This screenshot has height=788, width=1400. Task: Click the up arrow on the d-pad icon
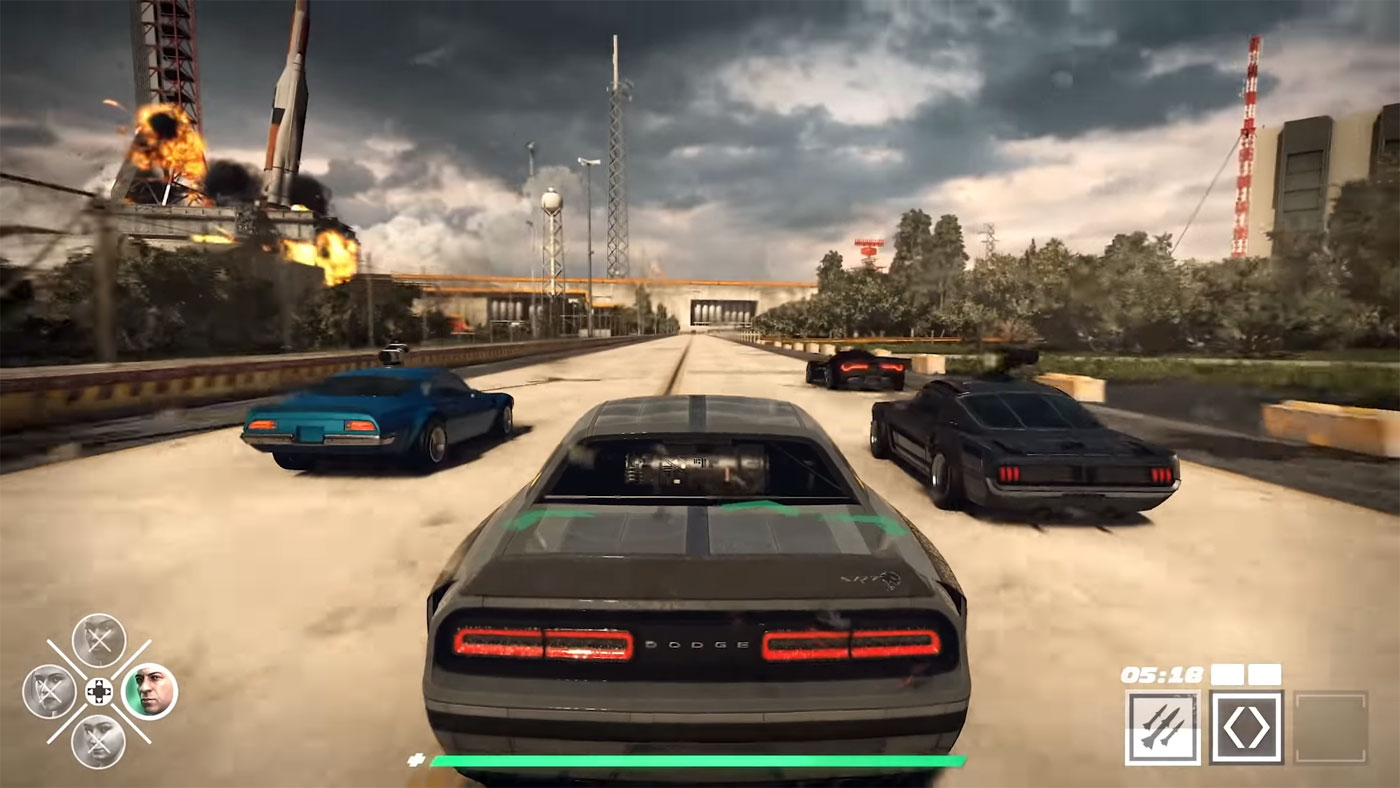(x=100, y=683)
